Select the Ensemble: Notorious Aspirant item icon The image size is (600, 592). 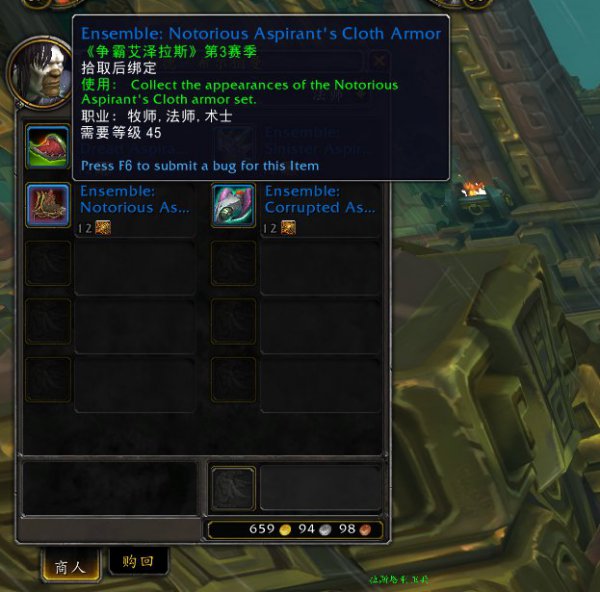(x=48, y=205)
